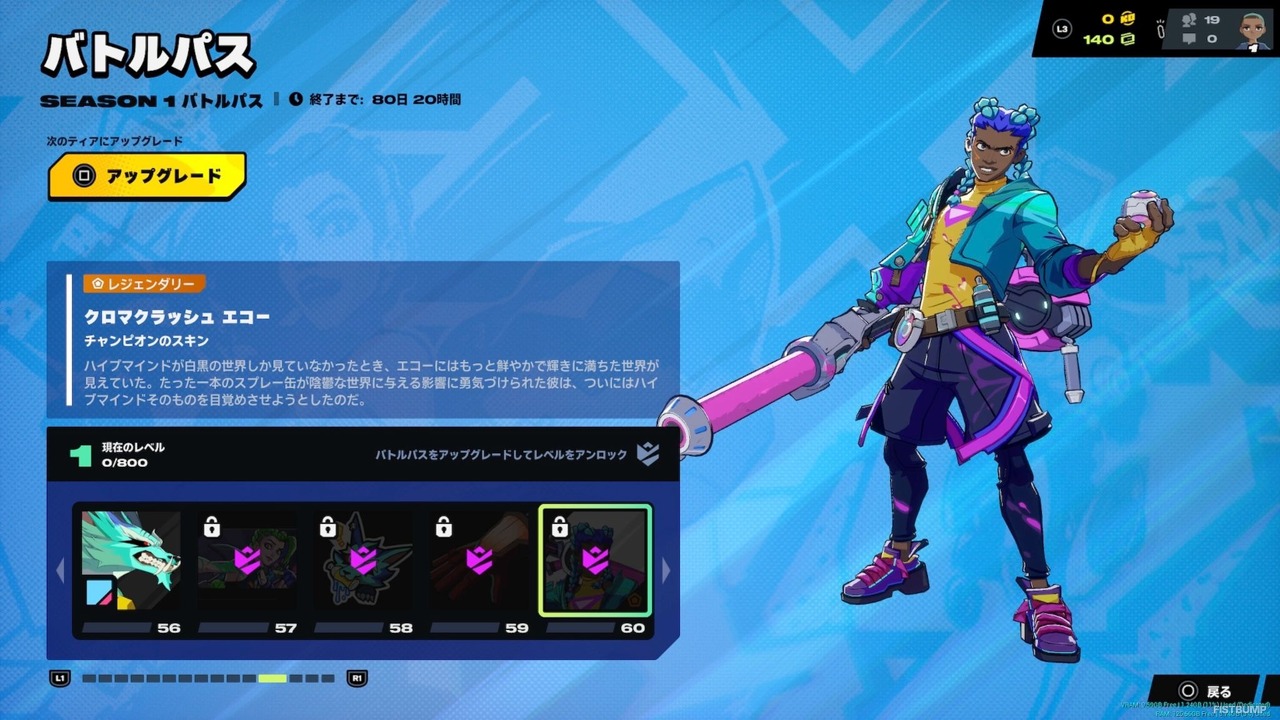
Task: Click the lock icon on reward tier 57
Action: [211, 525]
